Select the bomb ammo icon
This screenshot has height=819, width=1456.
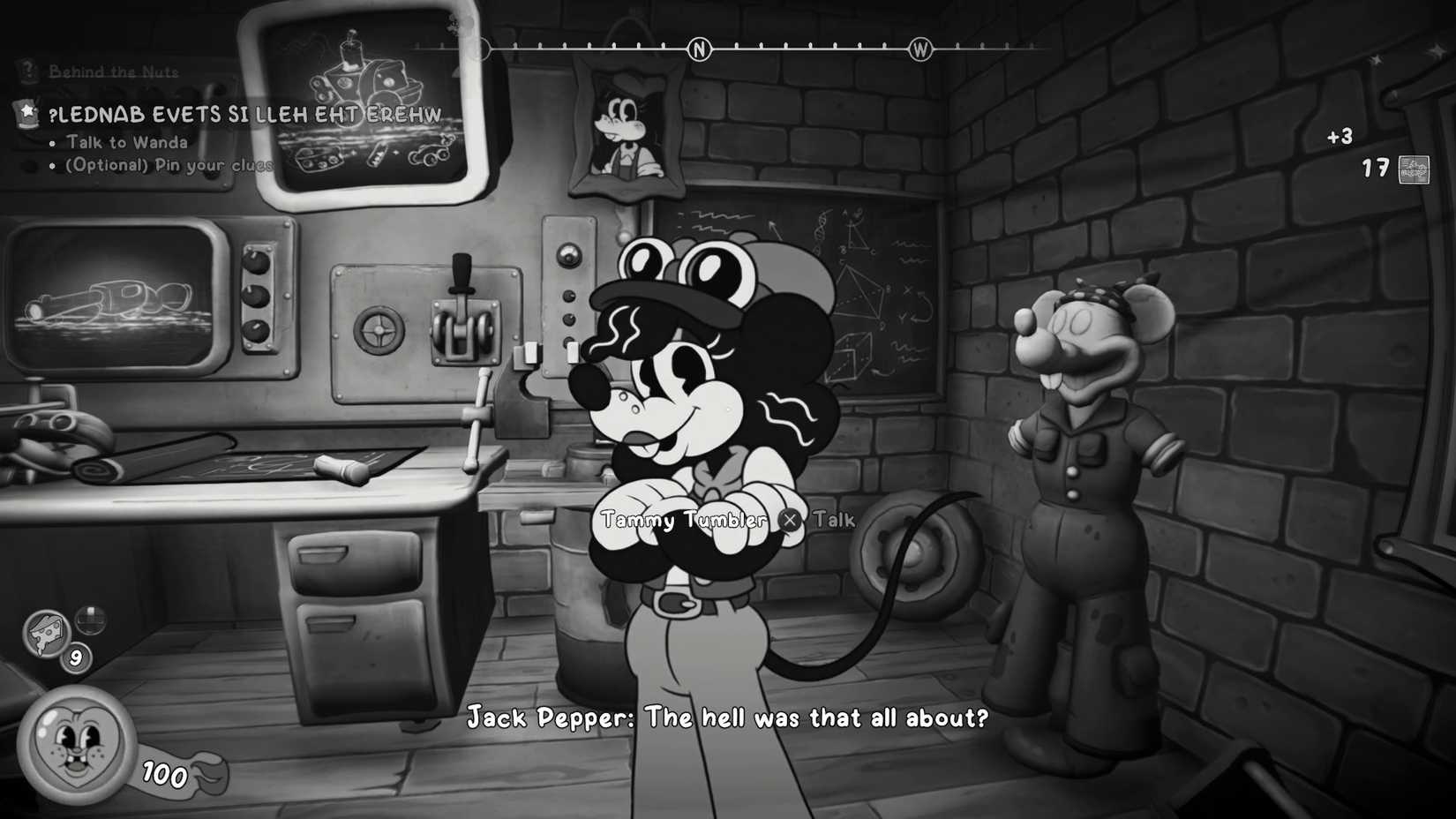point(90,619)
